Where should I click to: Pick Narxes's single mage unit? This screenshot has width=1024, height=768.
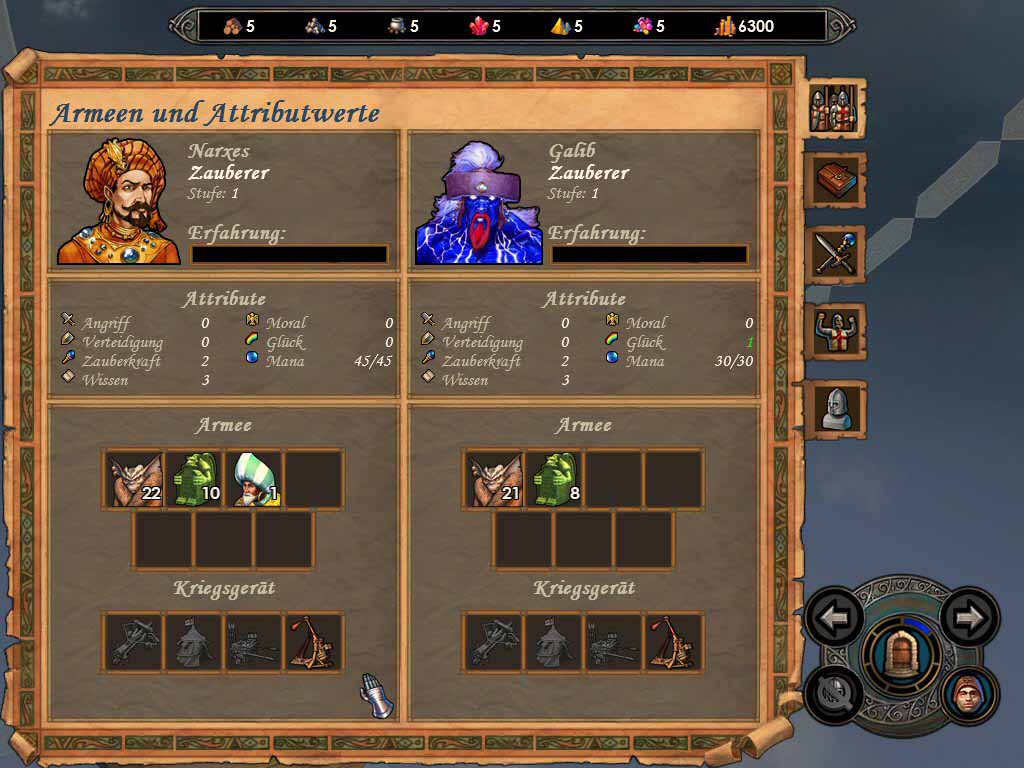[x=254, y=480]
